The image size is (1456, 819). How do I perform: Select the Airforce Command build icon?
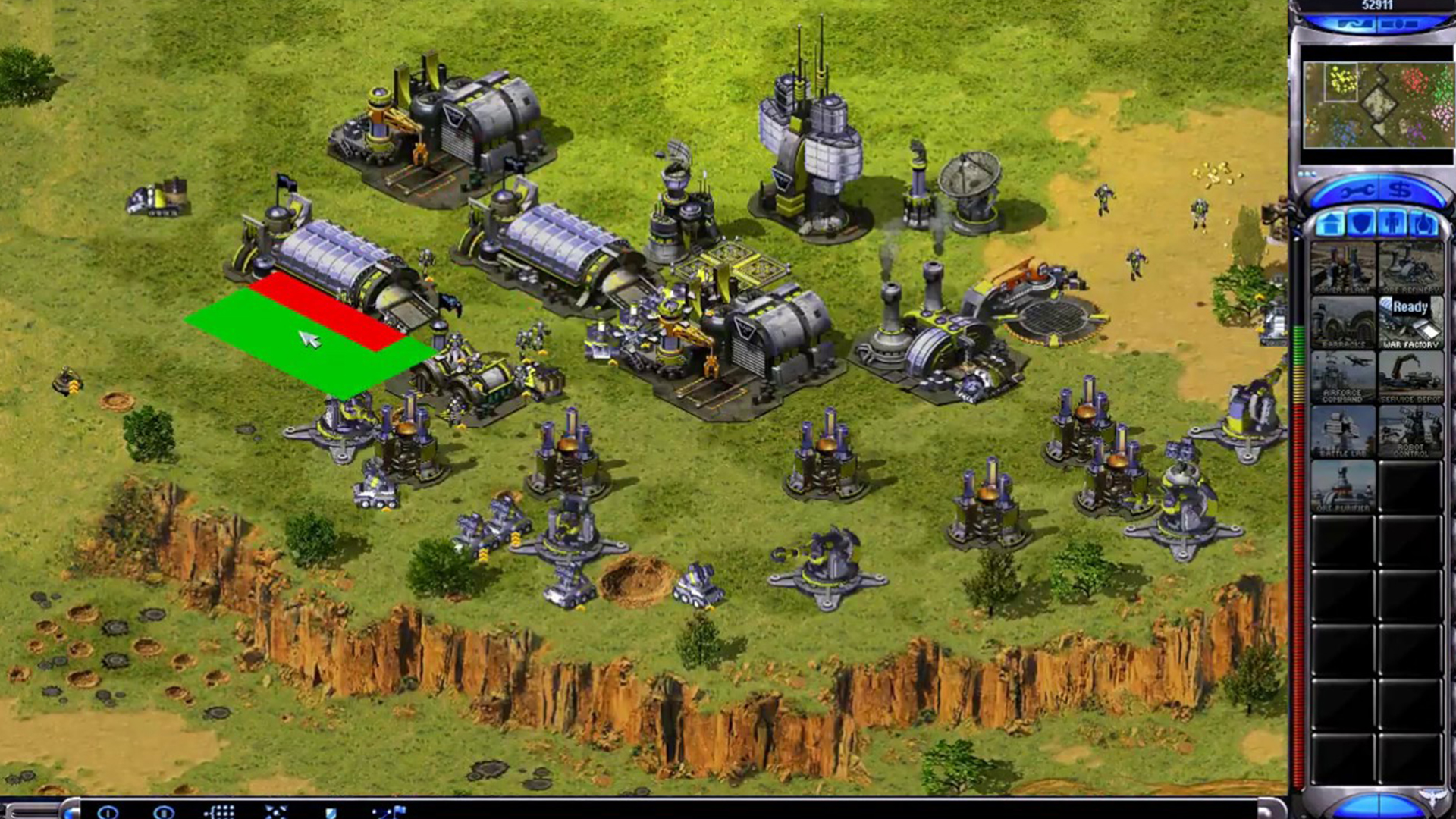1343,378
